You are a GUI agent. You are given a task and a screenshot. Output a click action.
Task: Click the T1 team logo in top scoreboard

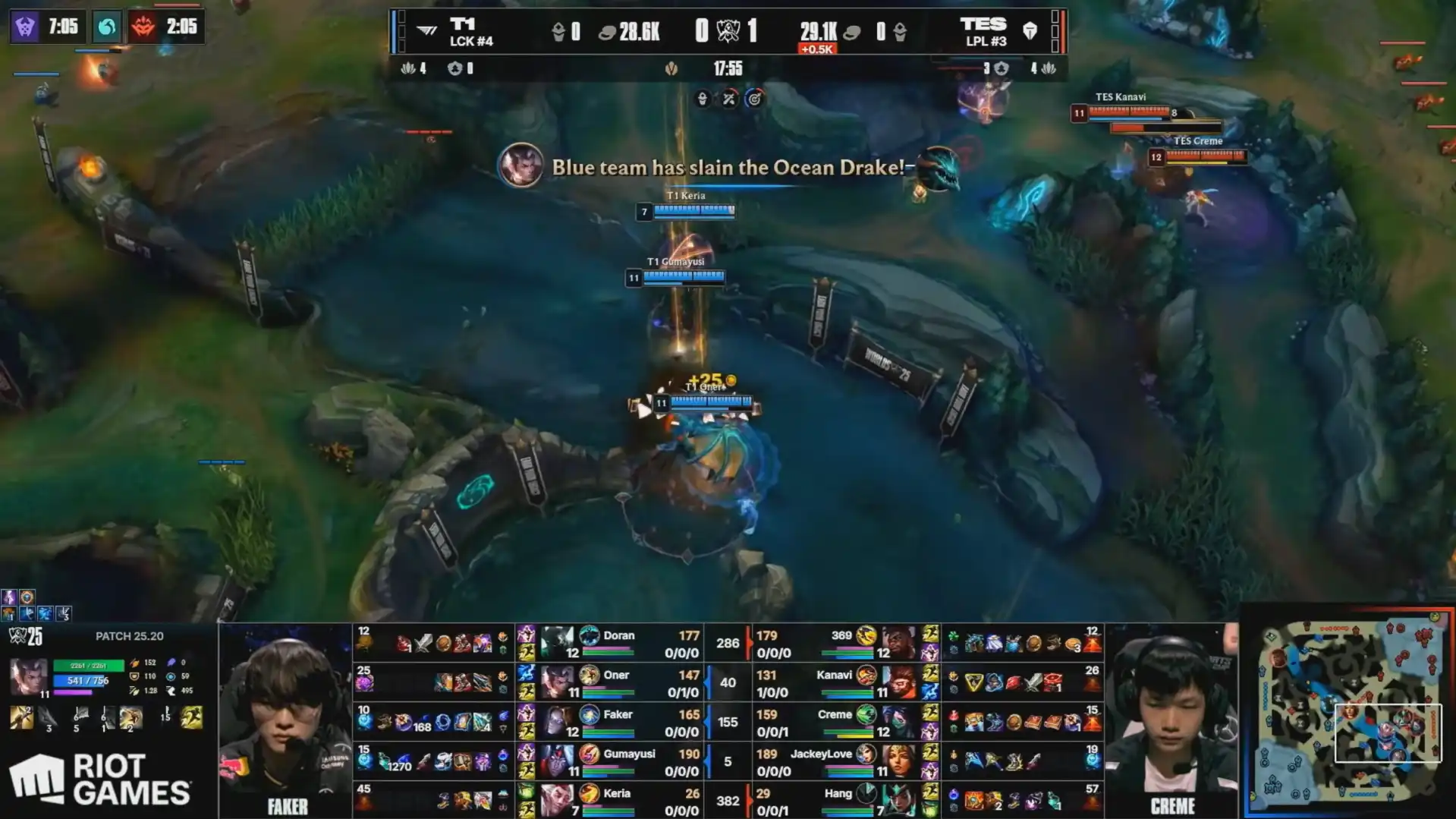pos(427,30)
